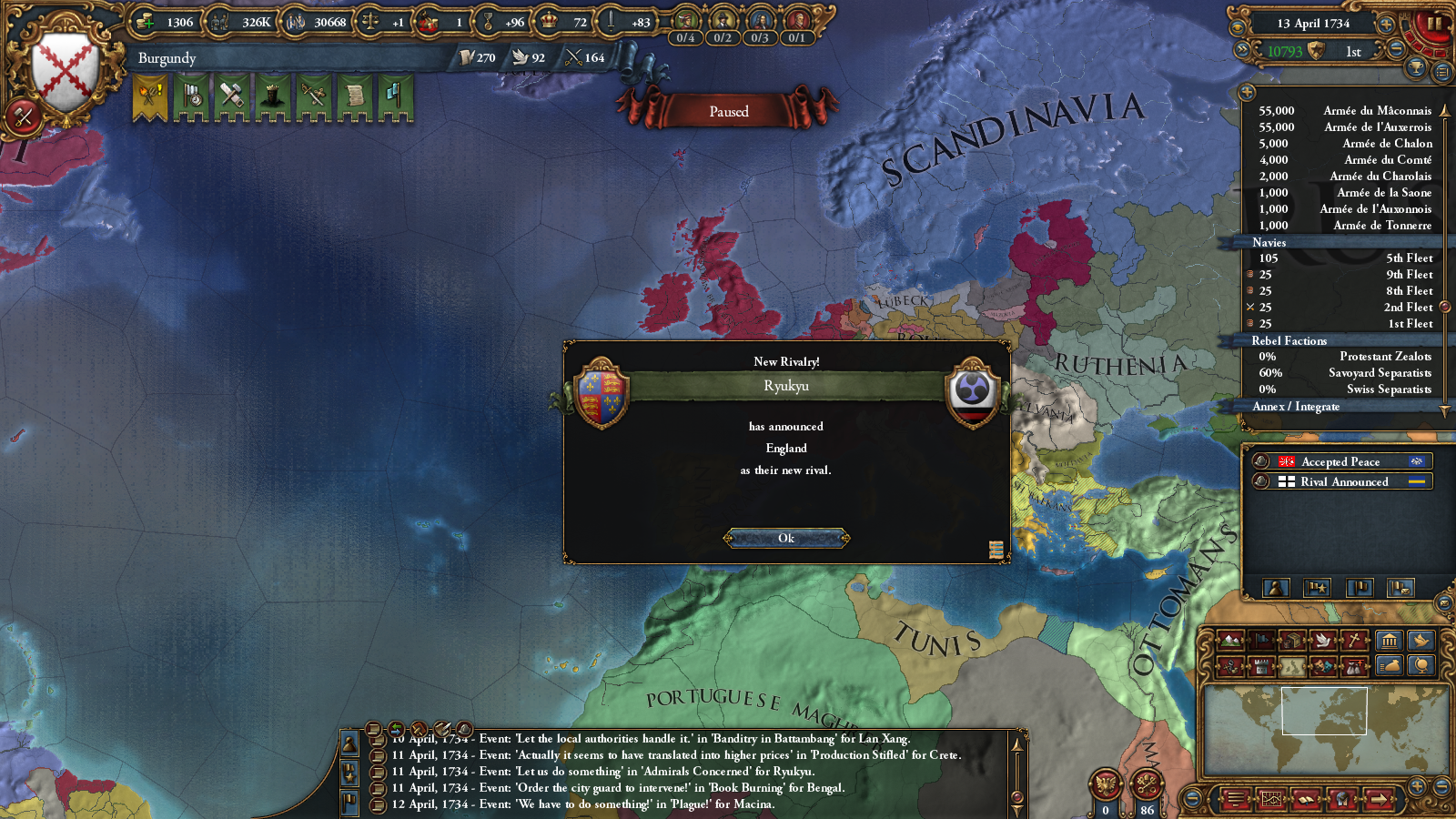
Task: Open the ledger chart icon near the minimap
Action: 1271,798
